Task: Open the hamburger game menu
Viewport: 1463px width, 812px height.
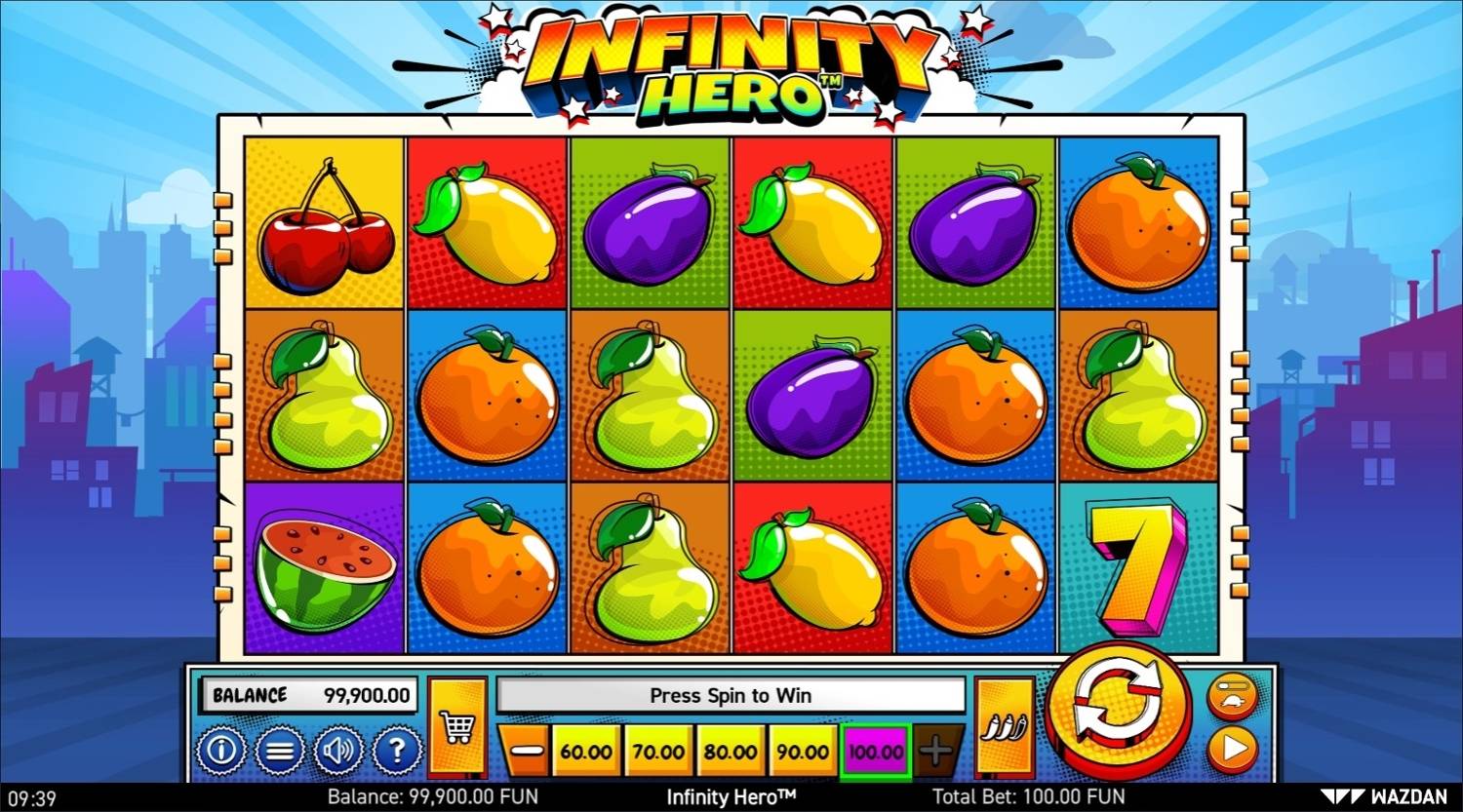Action: point(280,751)
